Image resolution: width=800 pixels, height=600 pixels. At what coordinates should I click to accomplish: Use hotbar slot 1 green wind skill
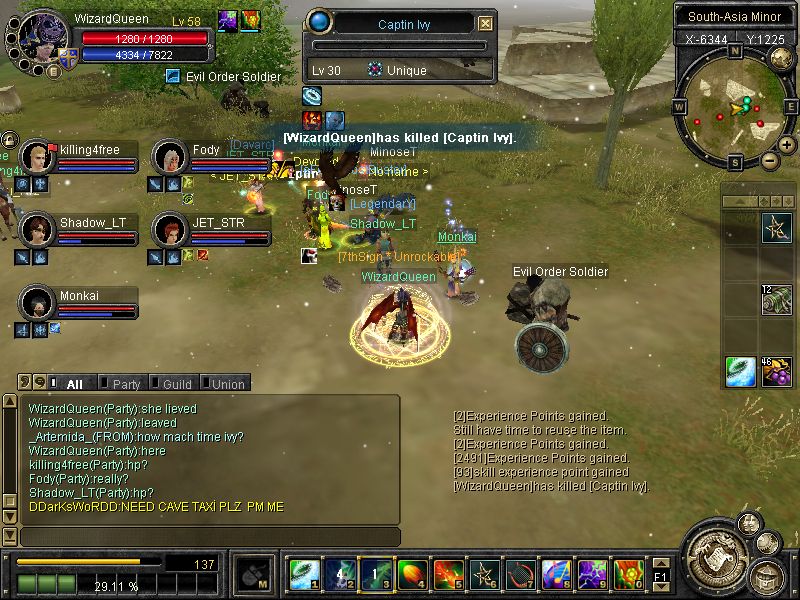[303, 573]
